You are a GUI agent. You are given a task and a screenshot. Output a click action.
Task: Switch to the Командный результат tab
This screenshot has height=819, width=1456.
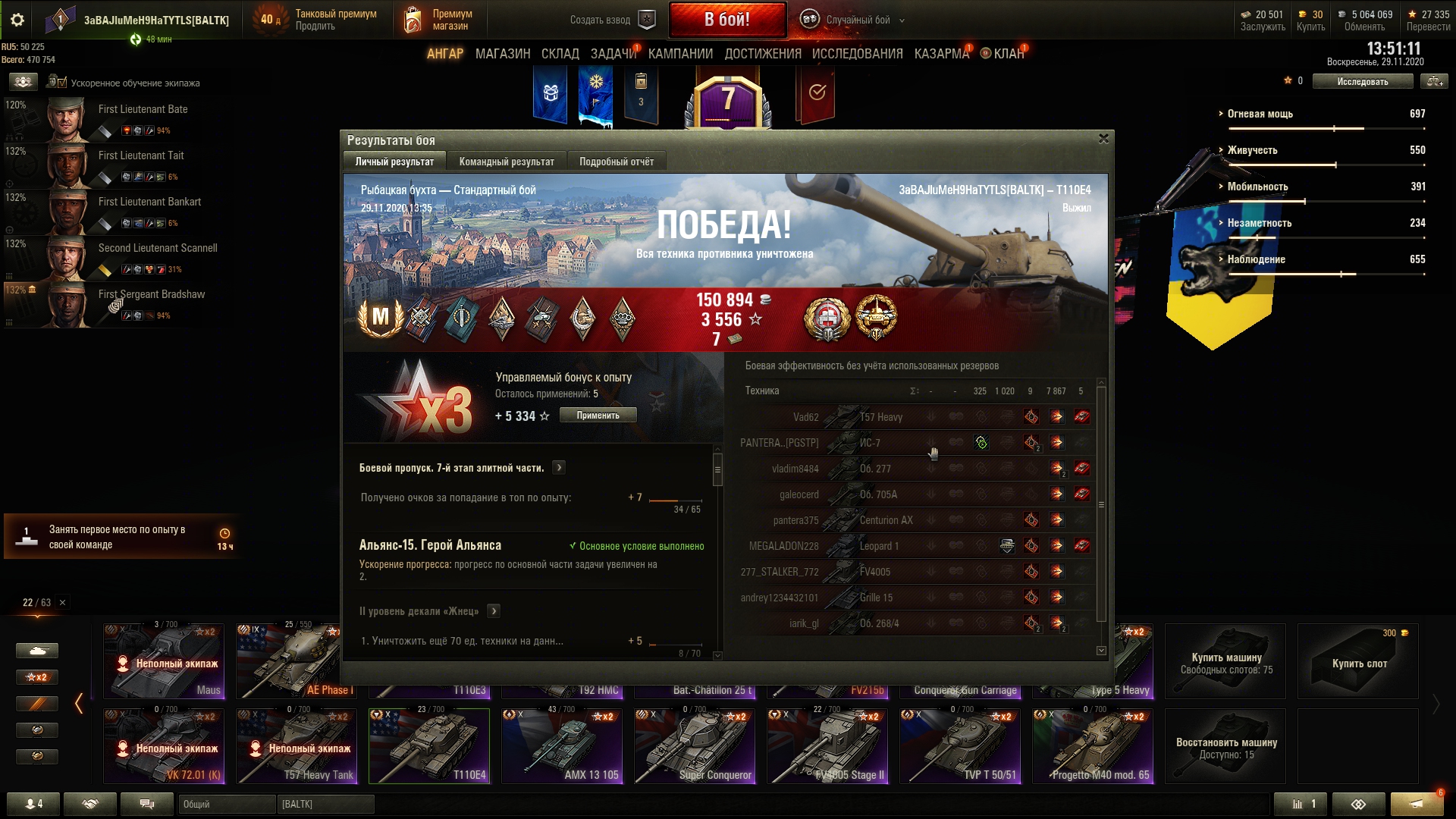(x=506, y=161)
